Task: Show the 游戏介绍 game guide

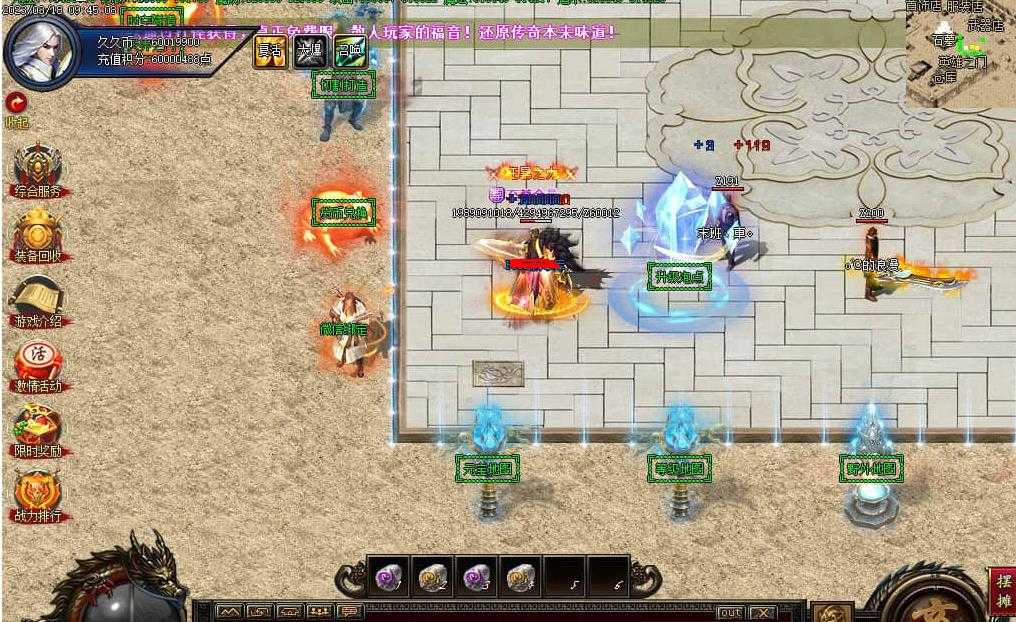Action: 38,299
